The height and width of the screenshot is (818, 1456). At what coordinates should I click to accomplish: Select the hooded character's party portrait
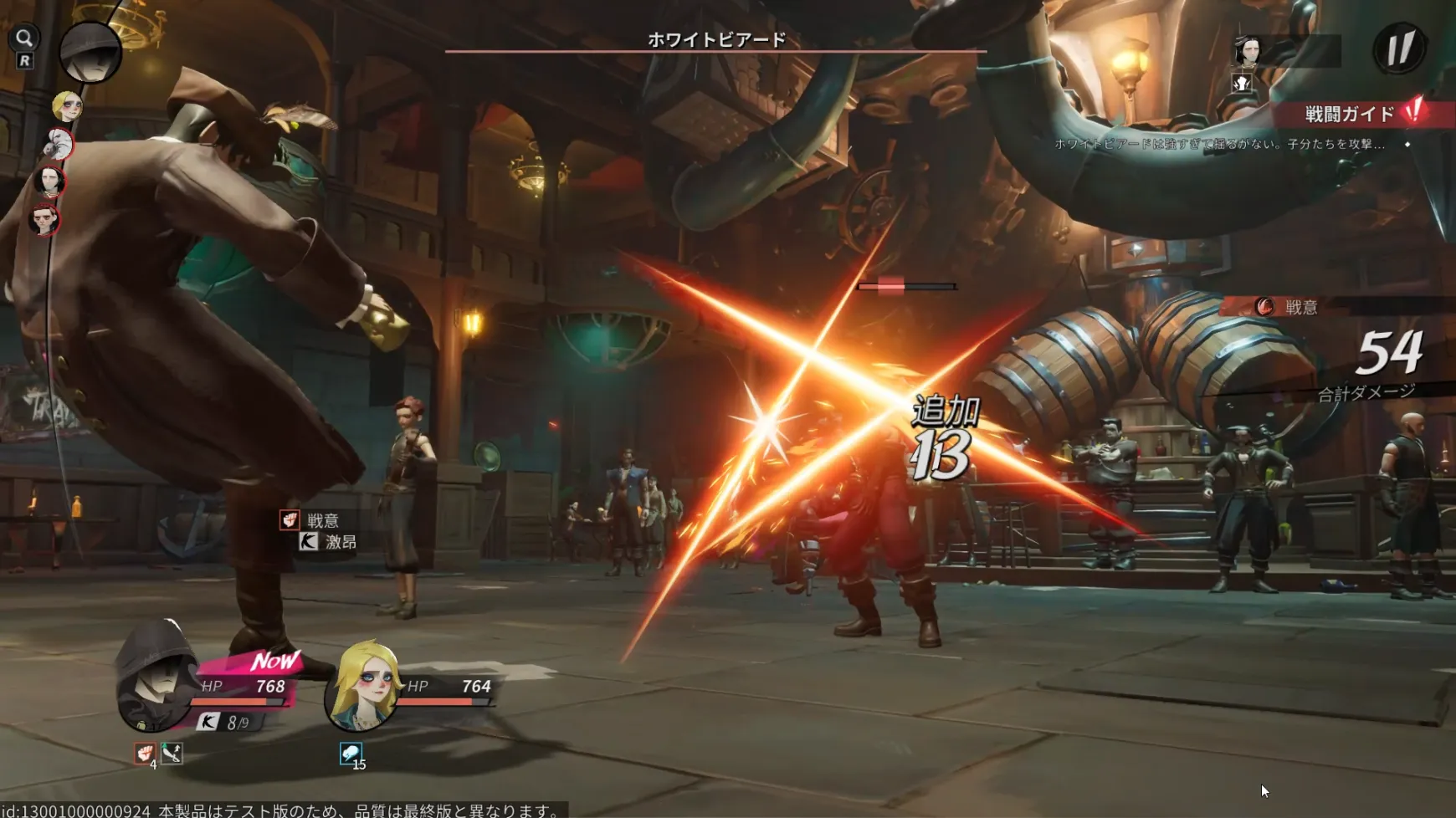pos(157,676)
